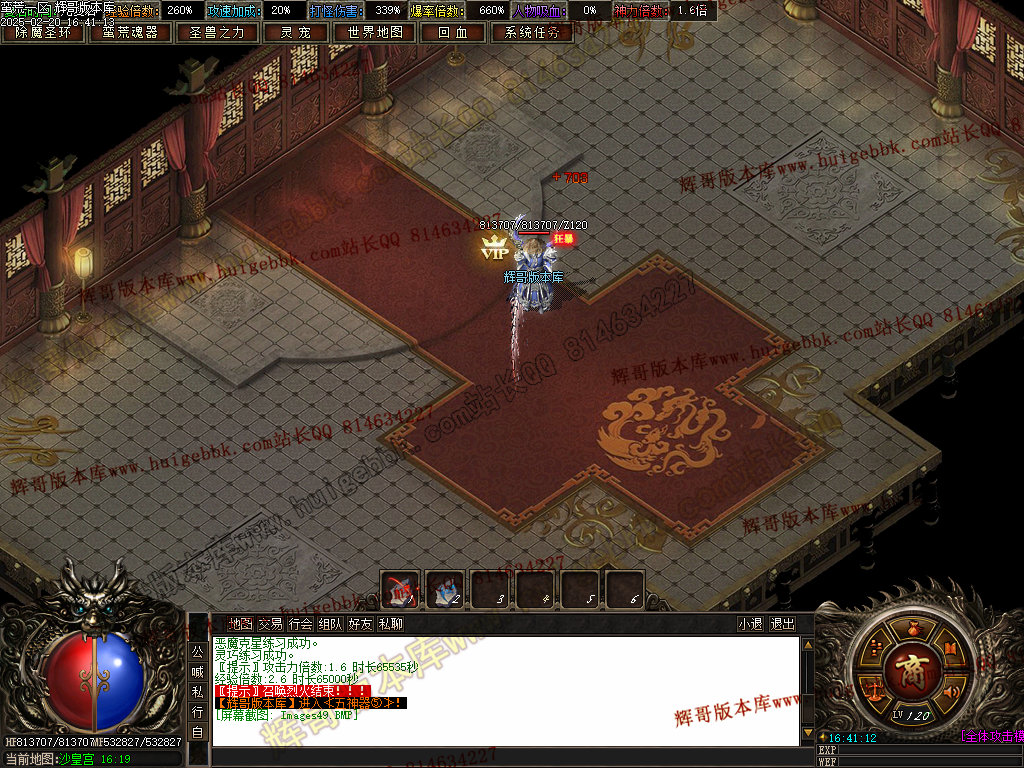
Task: Click the 退出 exit button
Action: [783, 624]
